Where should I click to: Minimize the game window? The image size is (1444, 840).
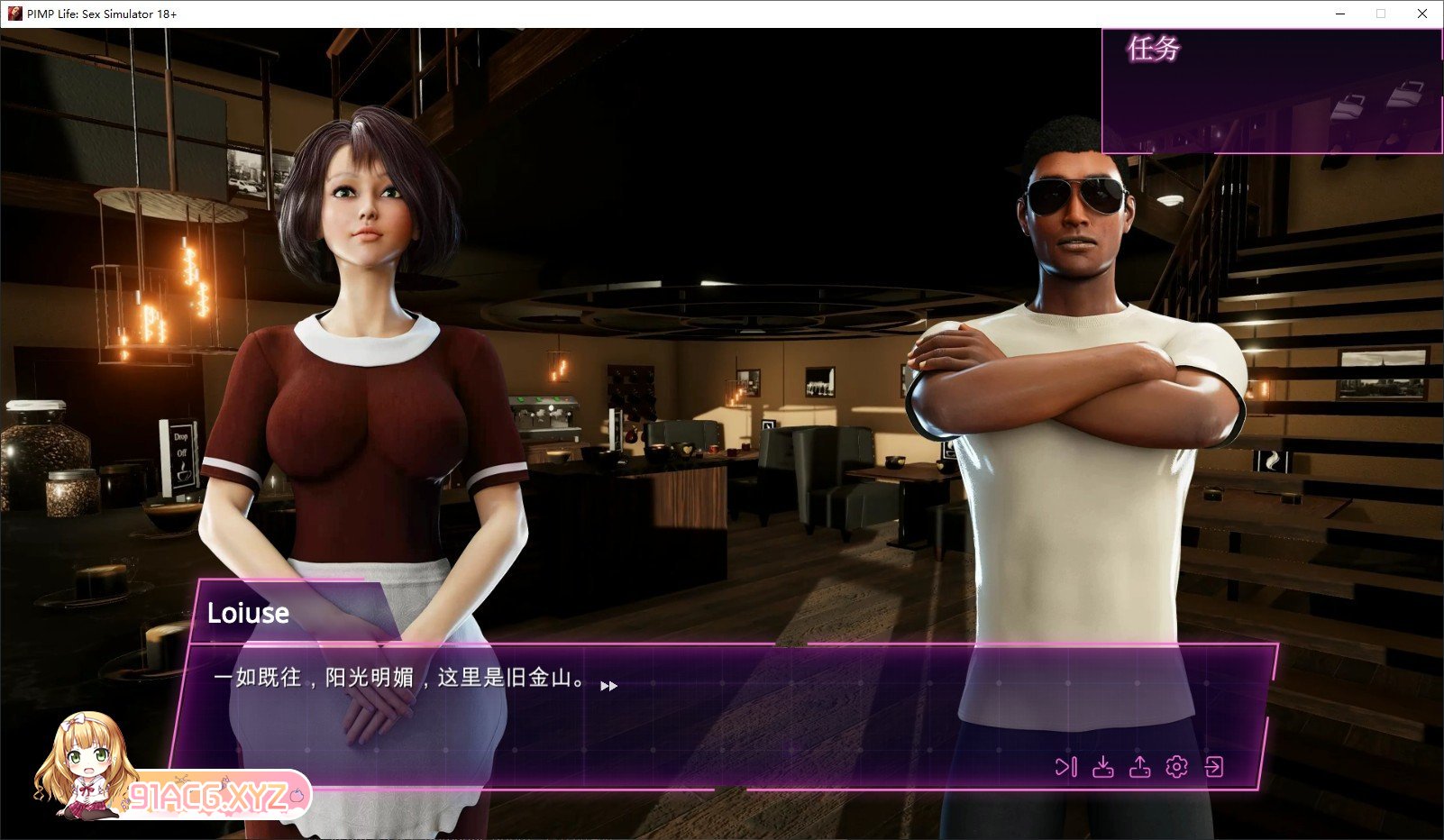click(1340, 14)
